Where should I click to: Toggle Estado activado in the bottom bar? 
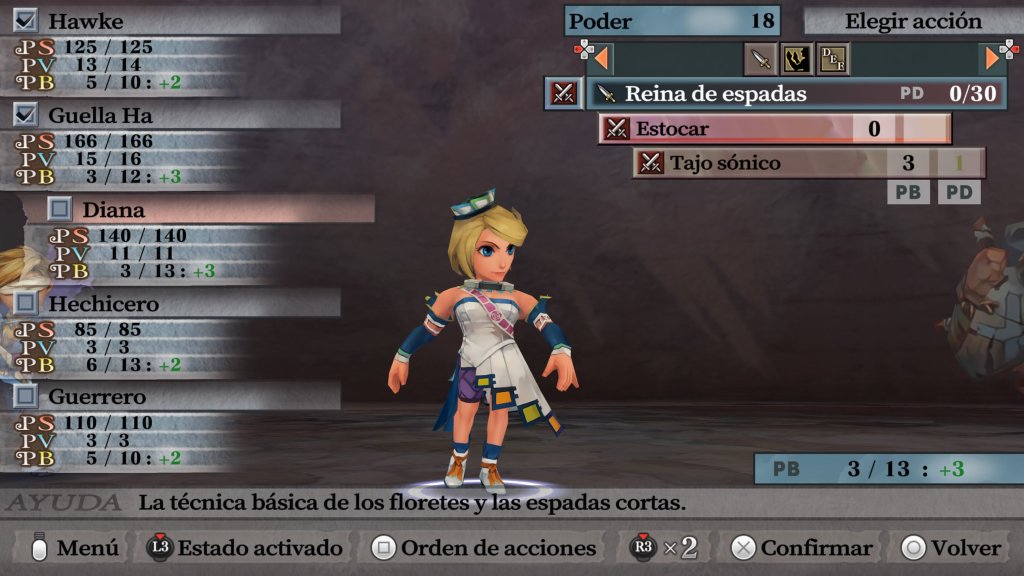pos(245,548)
